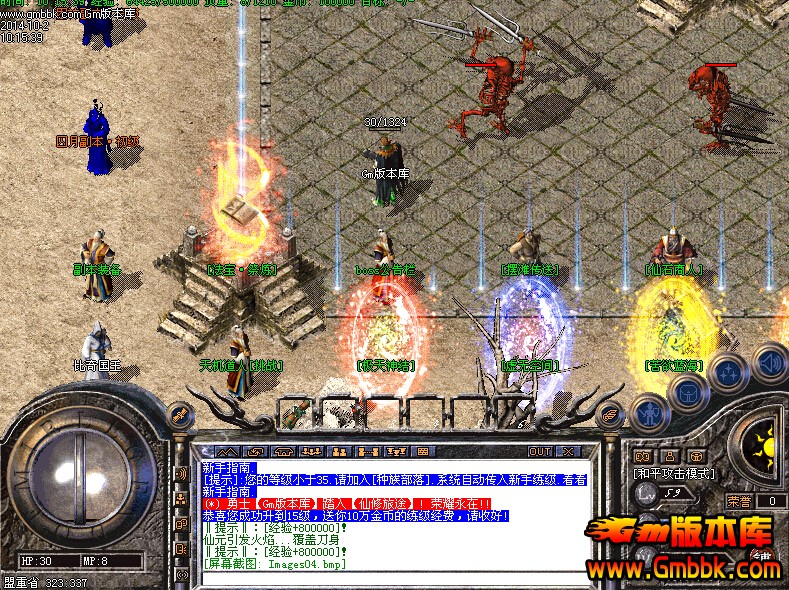Open the bag inventory round button
The width and height of the screenshot is (789, 590).
(x=689, y=393)
